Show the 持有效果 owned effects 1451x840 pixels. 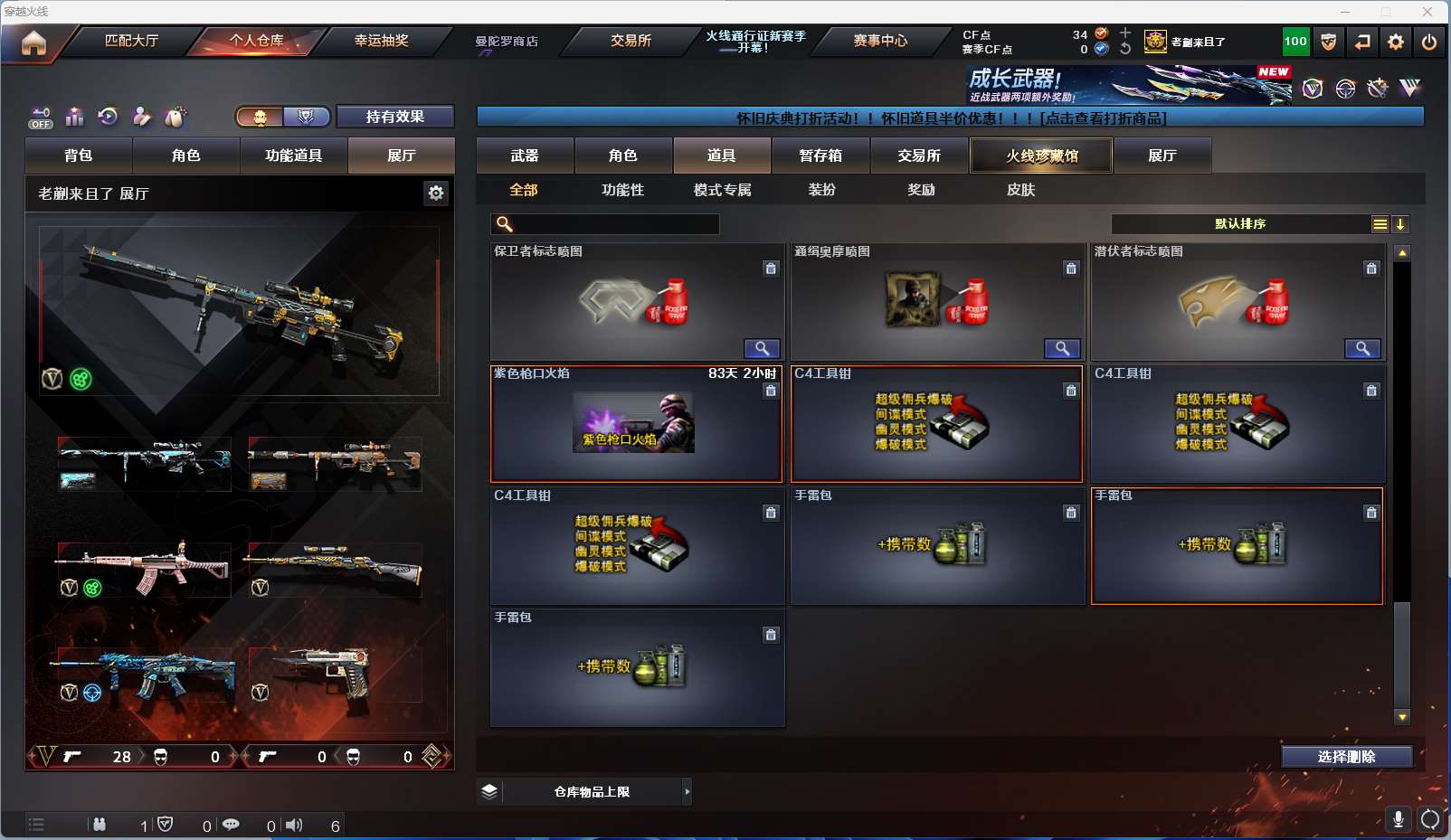[x=394, y=117]
